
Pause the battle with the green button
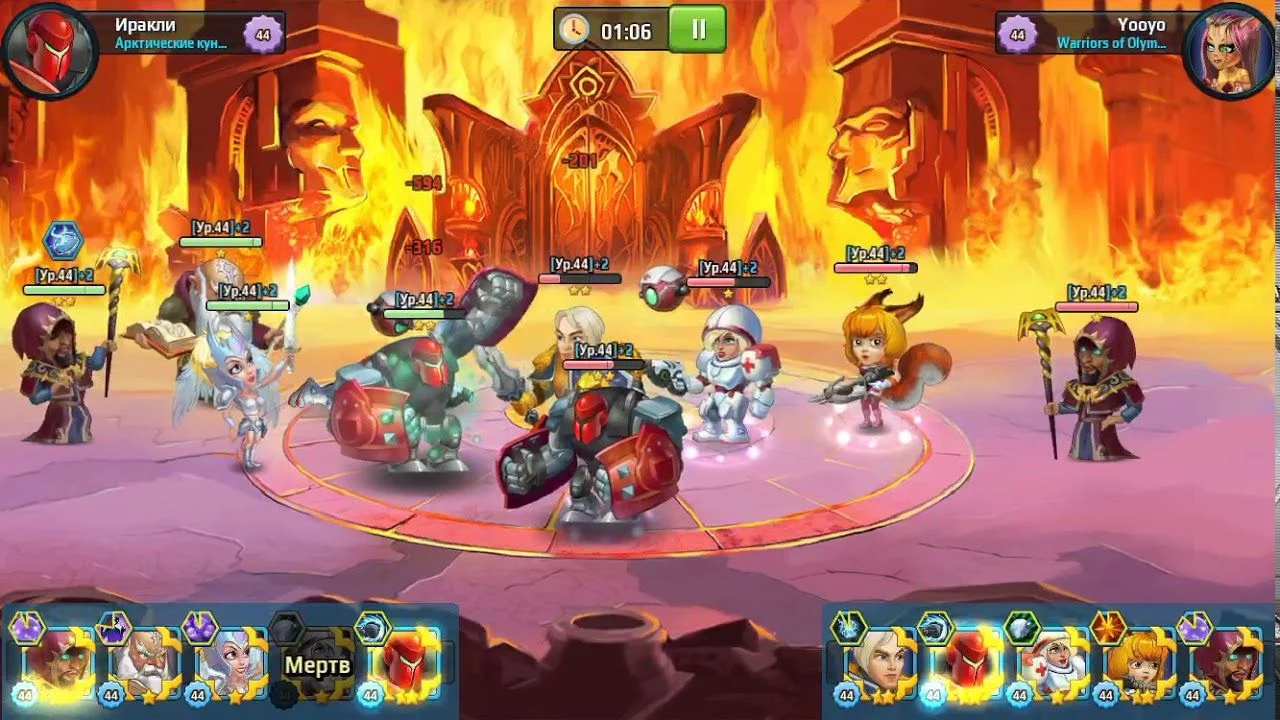[x=697, y=29]
